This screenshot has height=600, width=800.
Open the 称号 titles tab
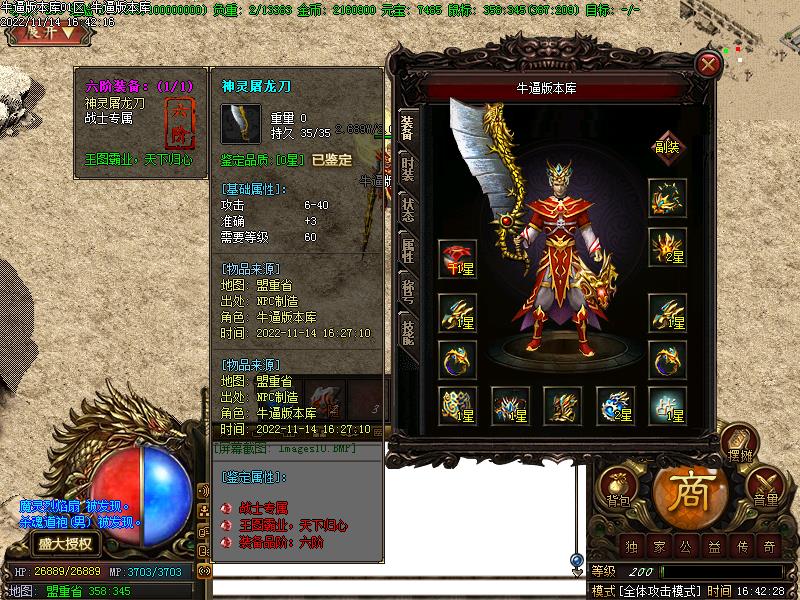408,290
